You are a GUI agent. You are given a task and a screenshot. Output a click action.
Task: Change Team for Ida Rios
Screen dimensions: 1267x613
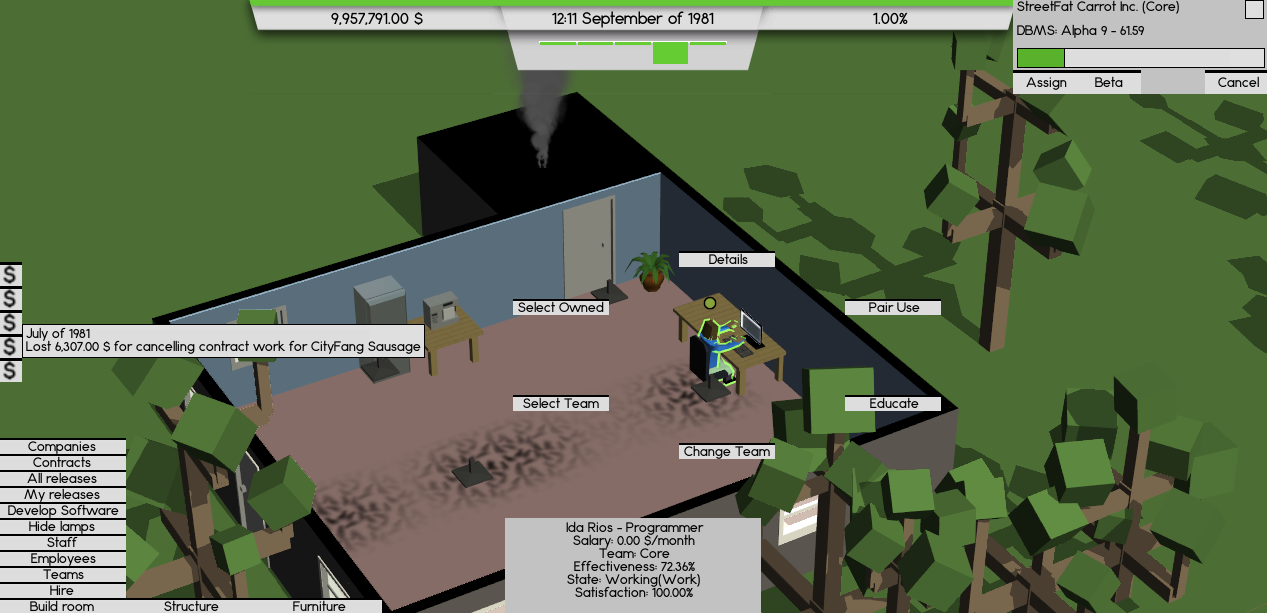click(x=727, y=452)
